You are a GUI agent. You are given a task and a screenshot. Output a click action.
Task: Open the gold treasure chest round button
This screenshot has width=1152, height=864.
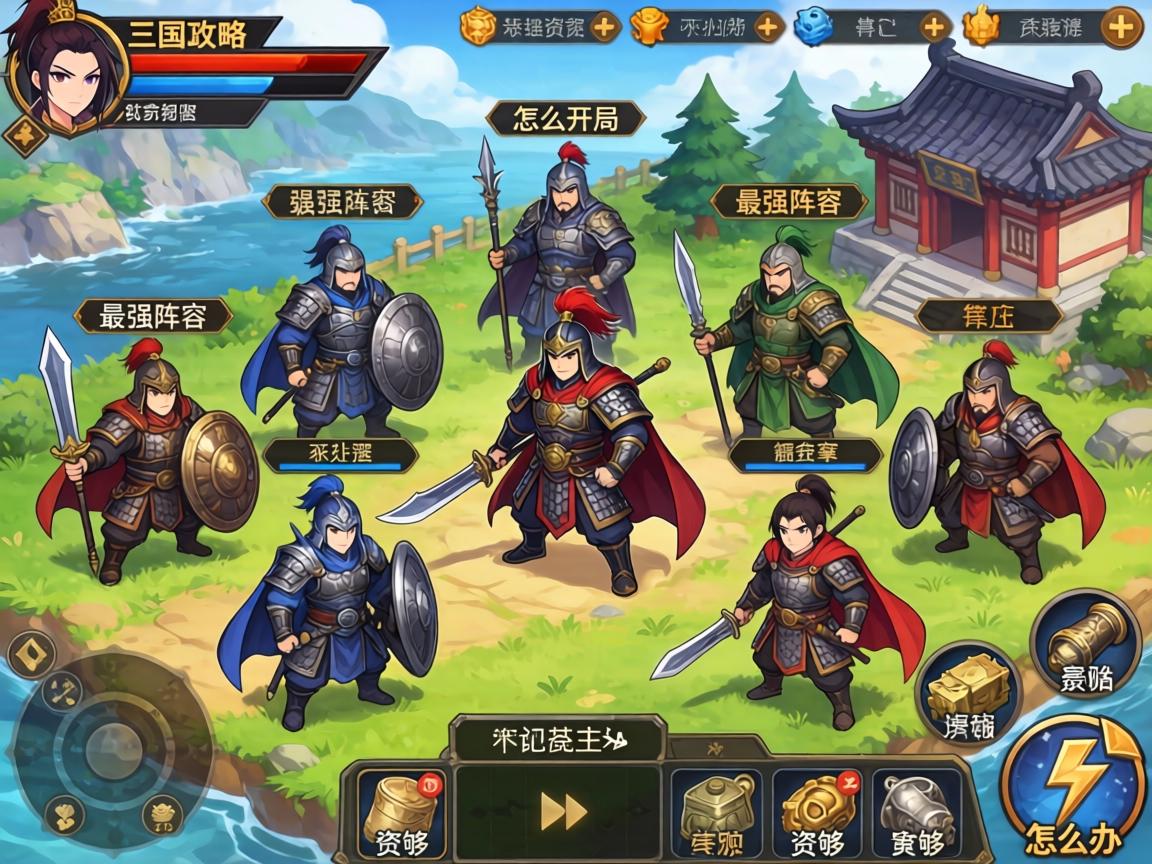[967, 692]
